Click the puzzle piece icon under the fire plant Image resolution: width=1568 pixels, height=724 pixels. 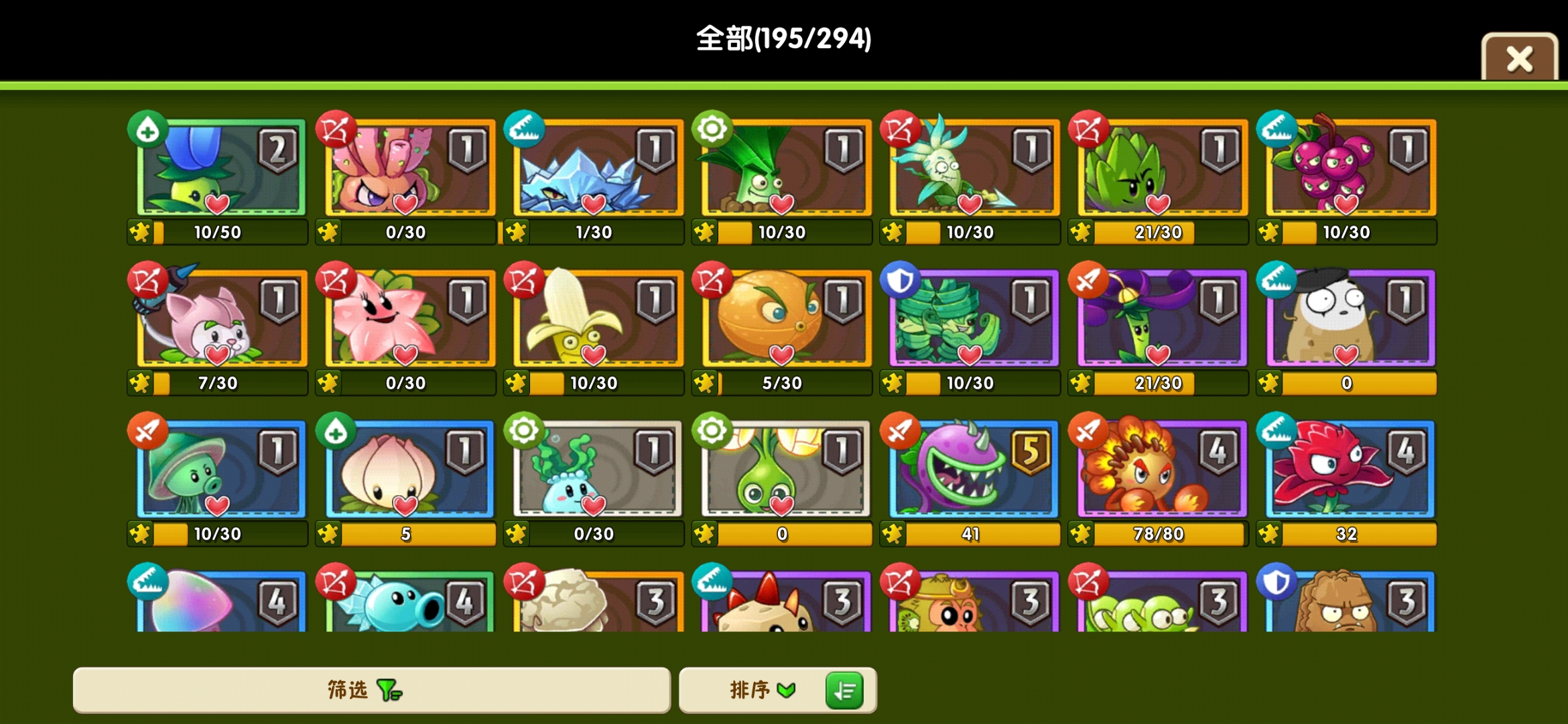(x=1081, y=534)
